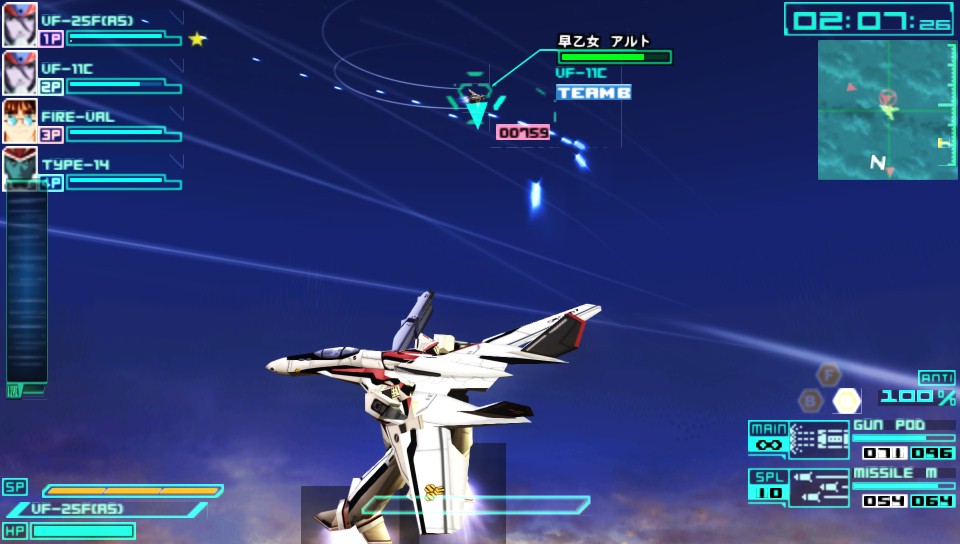The width and height of the screenshot is (960, 544).
Task: Select the 2P VF-11C pilot portrait
Action: (19, 72)
